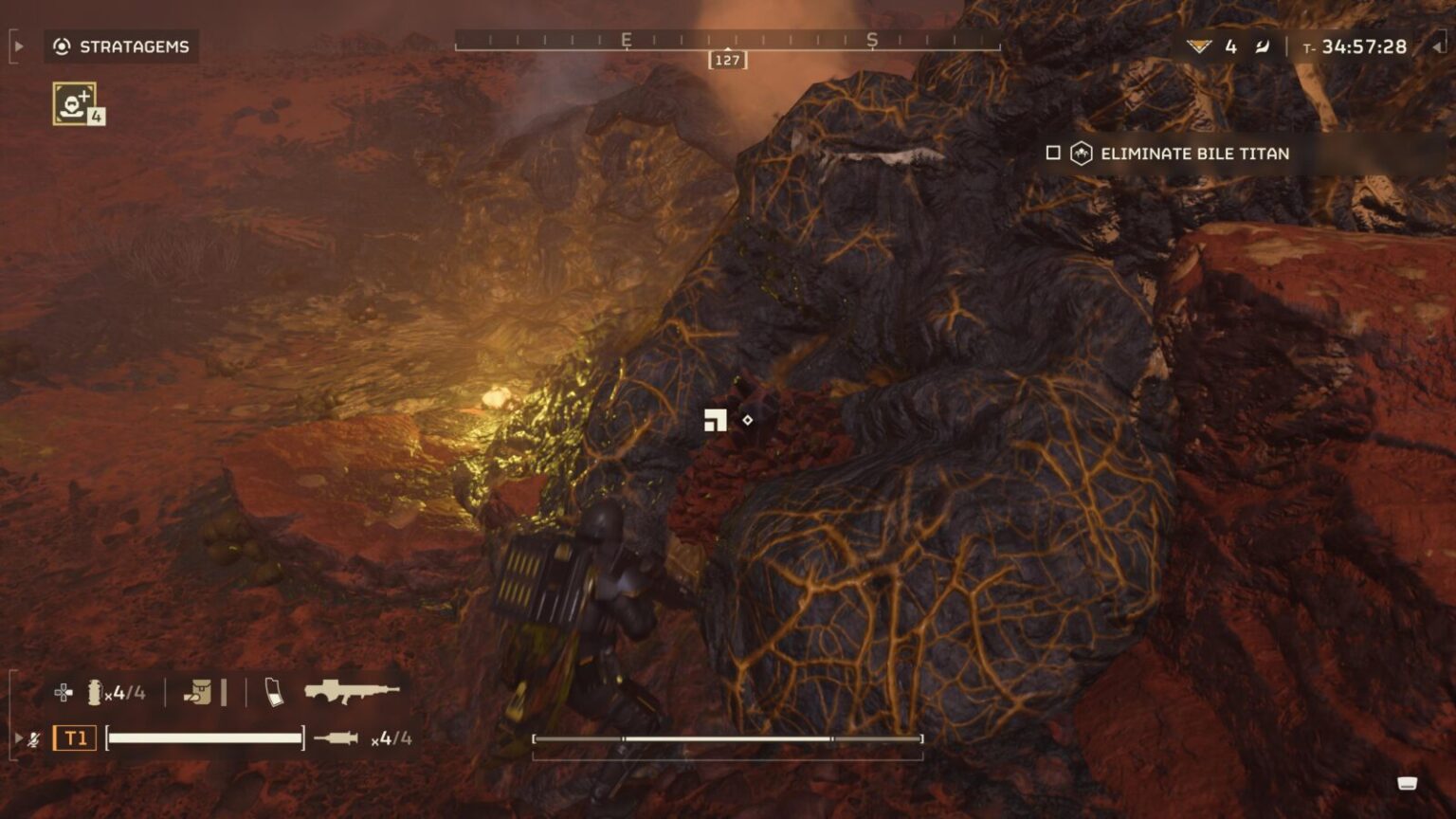Screen dimensions: 1456x819
Task: Select the ELIMINATE BILE TITAN objective entry
Action: tap(1193, 153)
